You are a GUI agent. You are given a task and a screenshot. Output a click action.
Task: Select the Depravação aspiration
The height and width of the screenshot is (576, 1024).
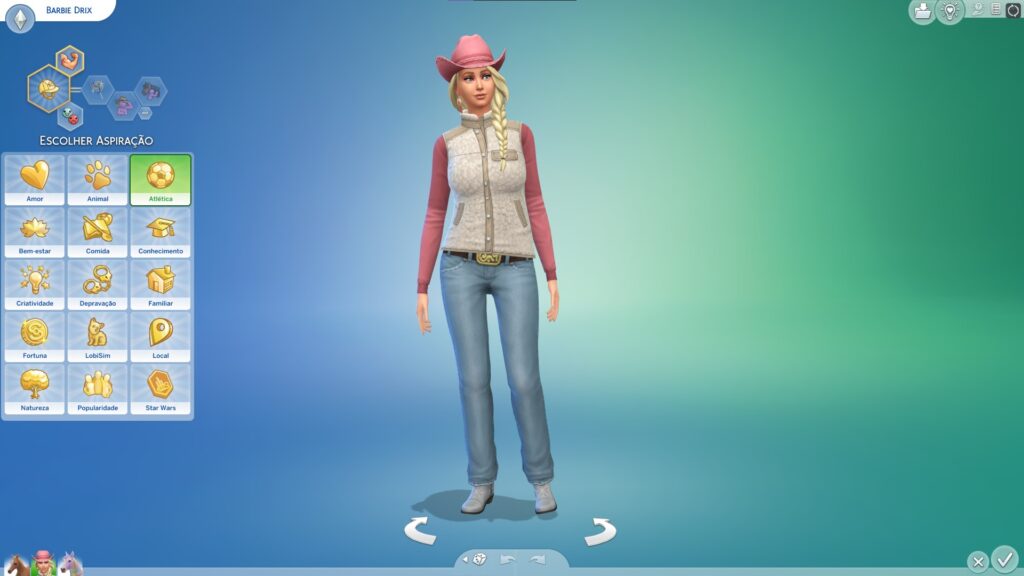tap(97, 284)
